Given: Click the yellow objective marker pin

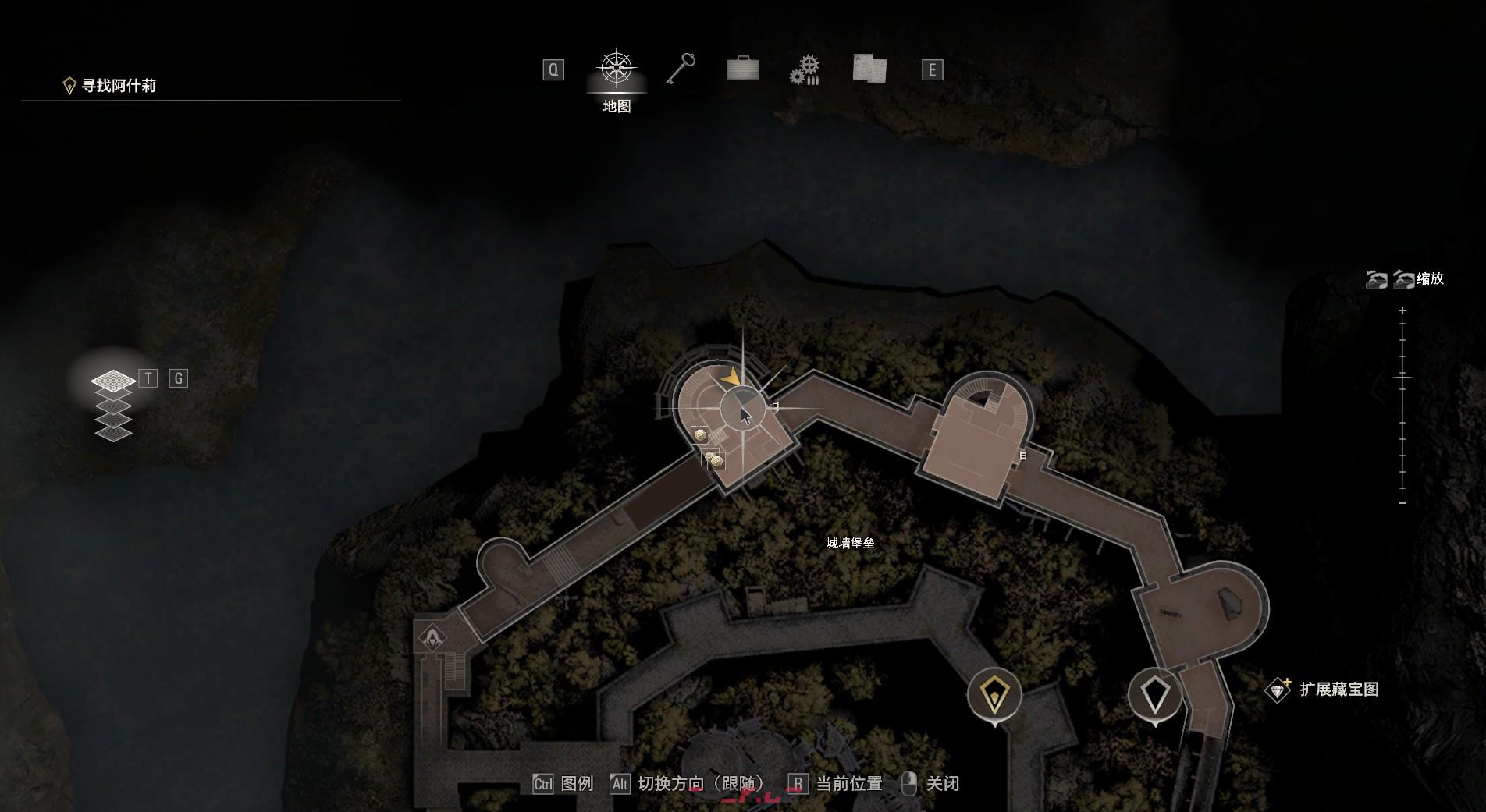Looking at the screenshot, I should [x=994, y=693].
